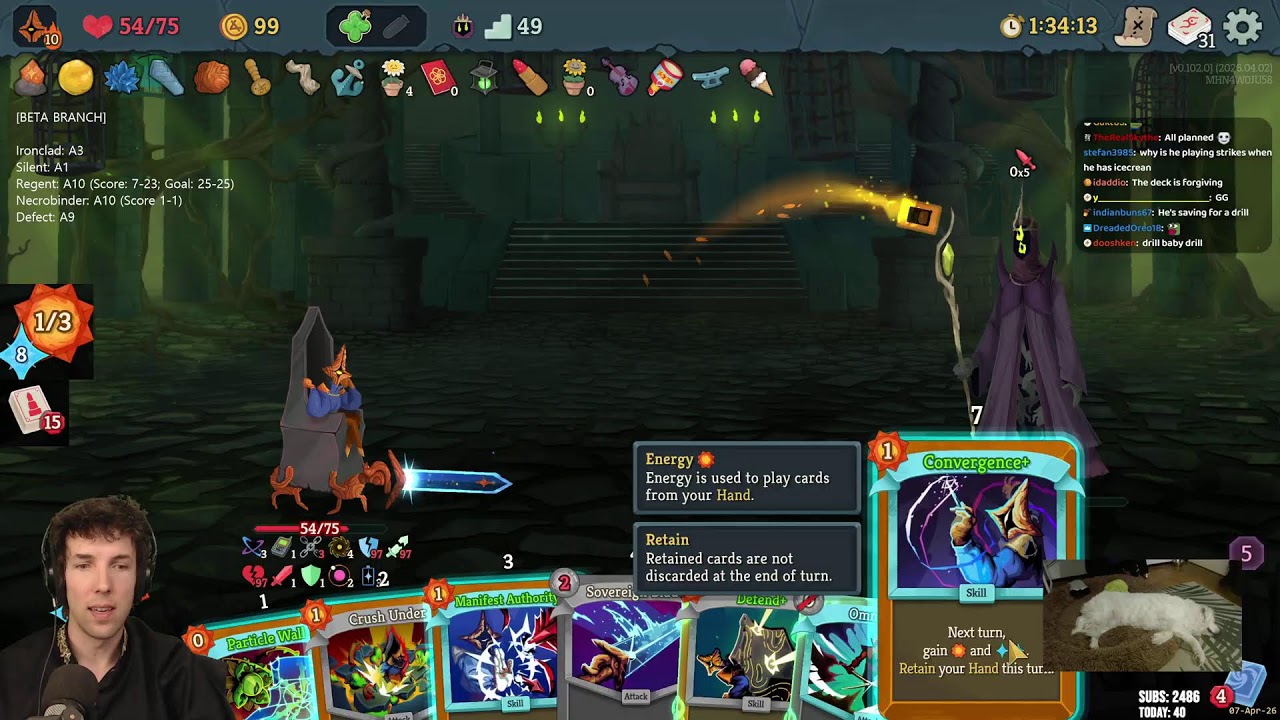View the deck with 31 cards
The image size is (1280, 720).
point(1190,26)
